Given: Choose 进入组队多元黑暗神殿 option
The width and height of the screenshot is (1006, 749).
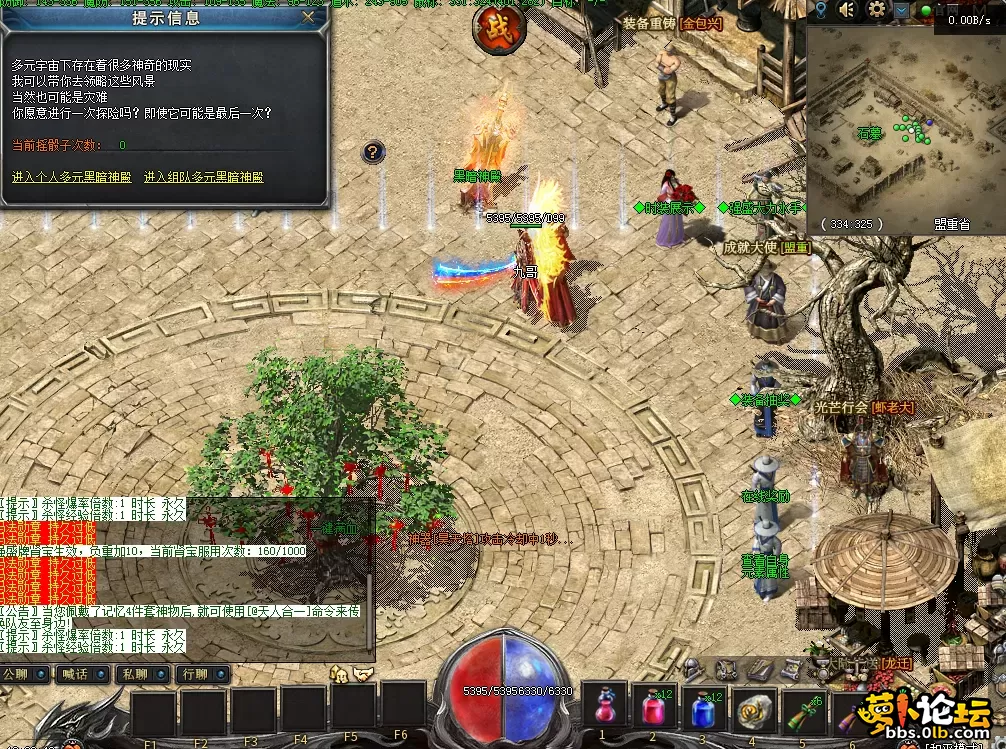Looking at the screenshot, I should 203,177.
